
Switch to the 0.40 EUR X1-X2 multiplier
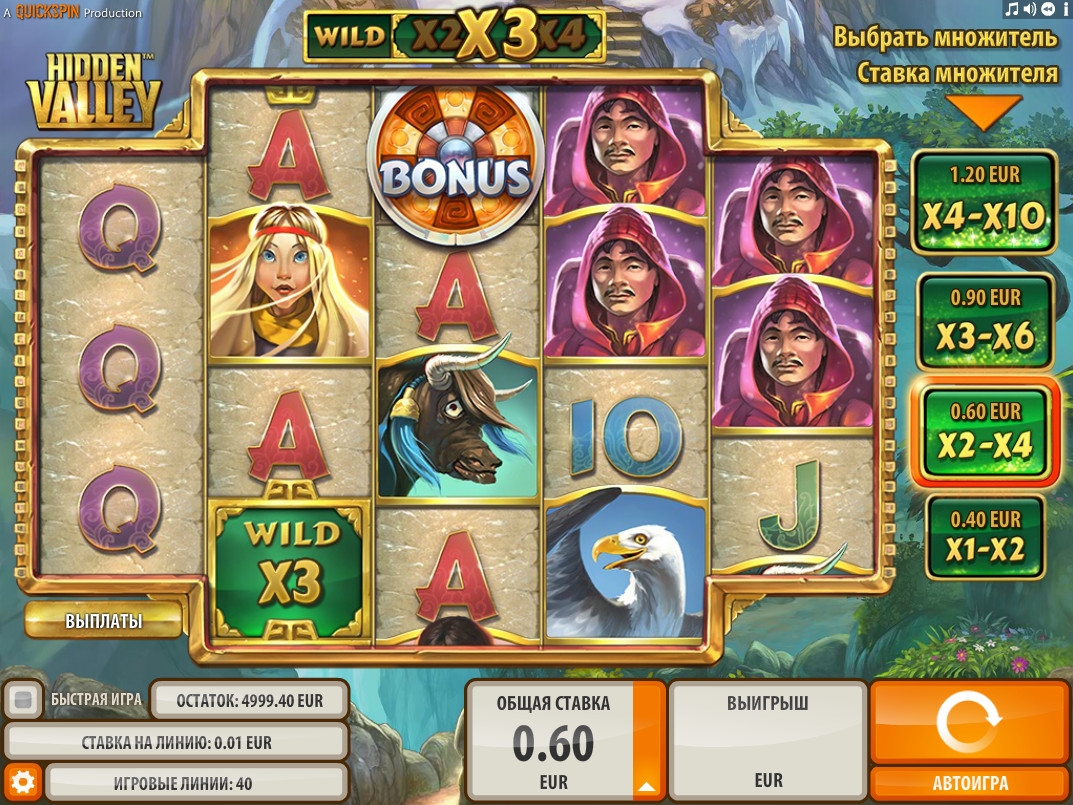(x=984, y=538)
